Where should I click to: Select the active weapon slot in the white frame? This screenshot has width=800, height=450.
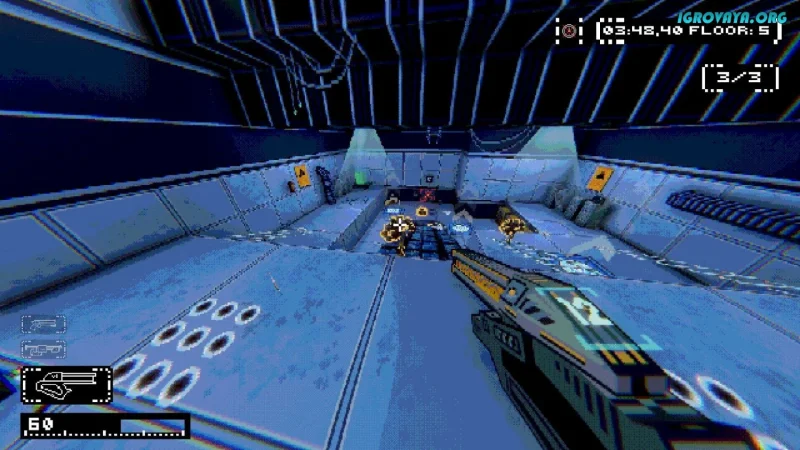tap(66, 383)
